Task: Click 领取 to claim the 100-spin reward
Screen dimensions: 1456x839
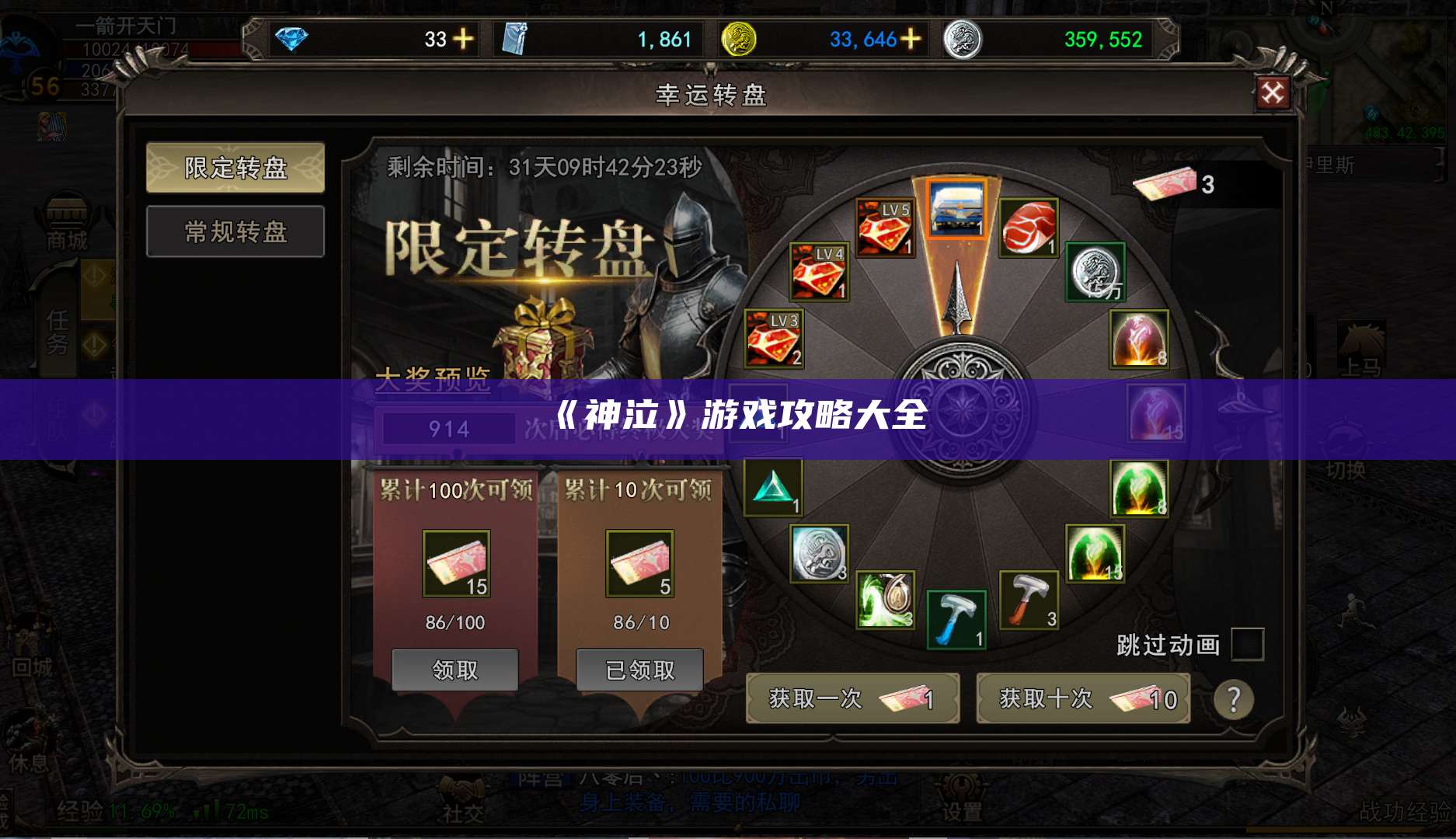Action: (x=457, y=670)
